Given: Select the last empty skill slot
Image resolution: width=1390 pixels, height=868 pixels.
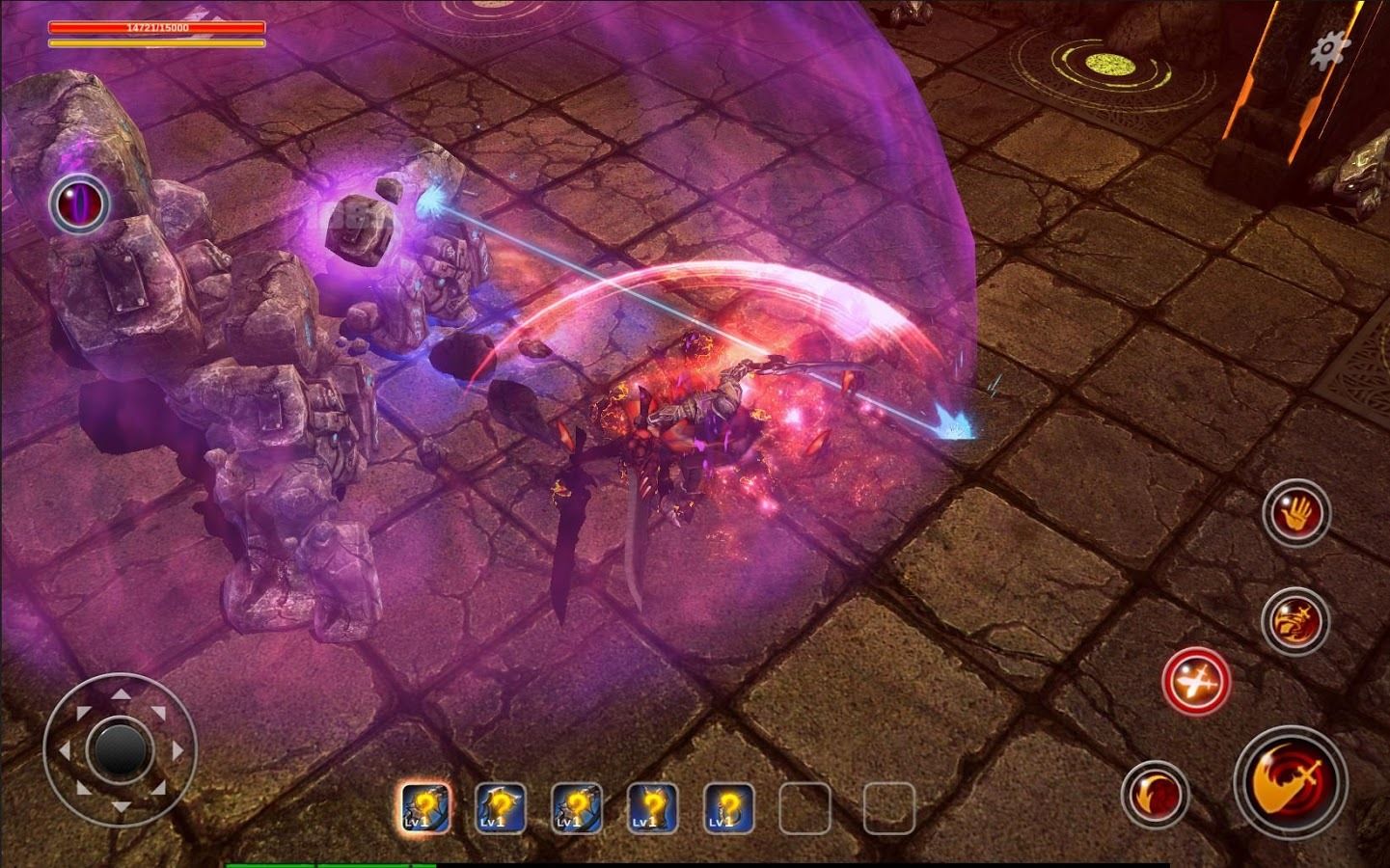Looking at the screenshot, I should tap(890, 809).
